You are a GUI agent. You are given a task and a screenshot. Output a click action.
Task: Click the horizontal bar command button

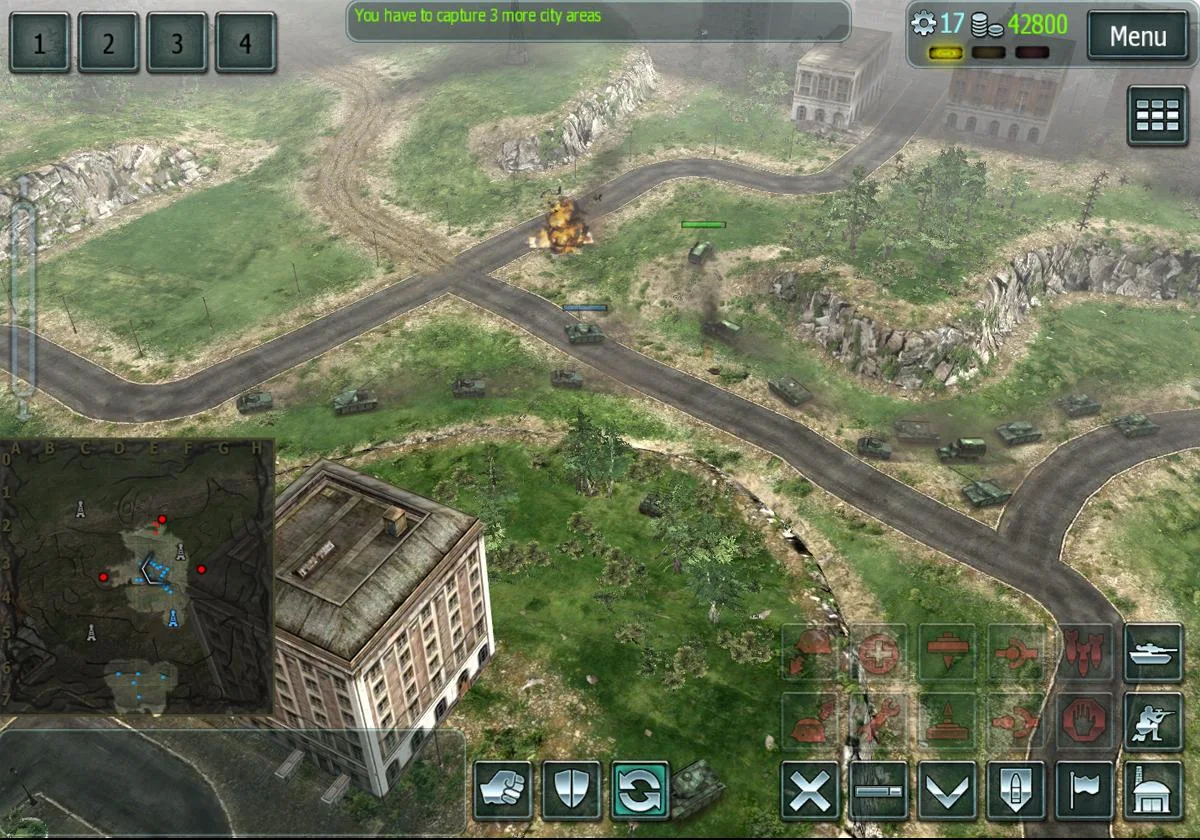pos(879,791)
